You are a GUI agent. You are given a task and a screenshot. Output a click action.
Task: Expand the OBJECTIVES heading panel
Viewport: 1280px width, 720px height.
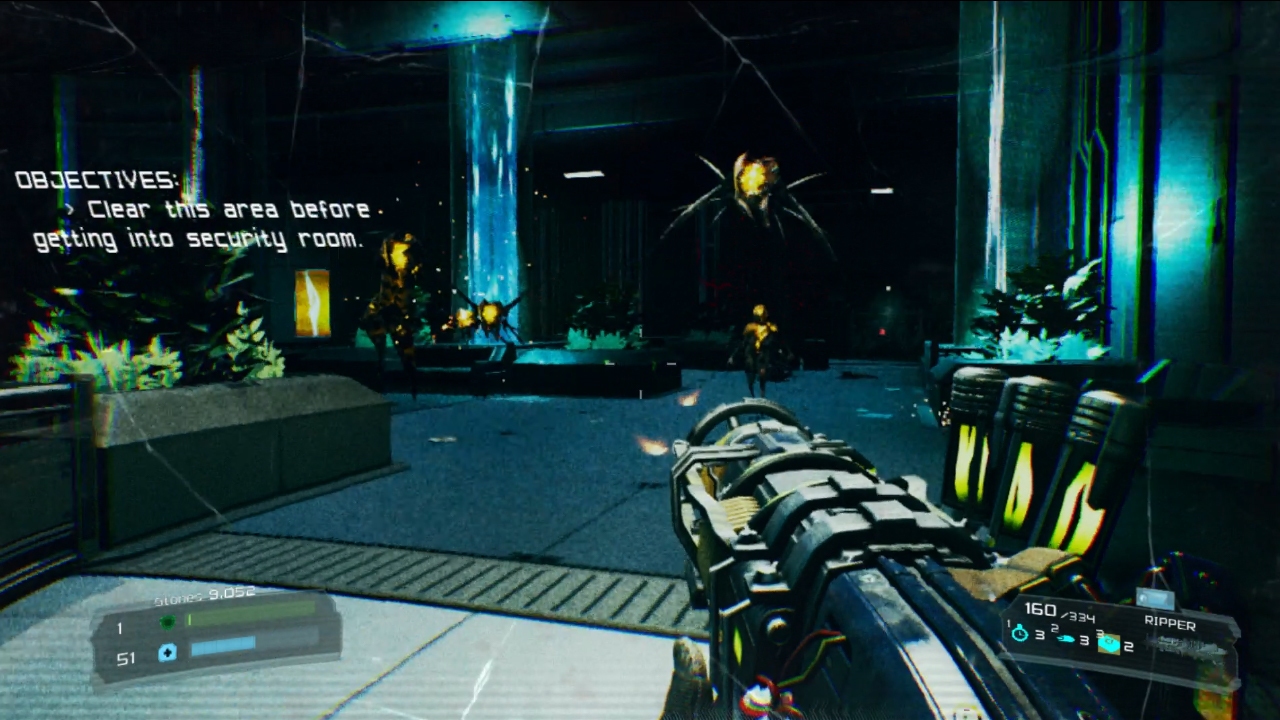pos(95,183)
